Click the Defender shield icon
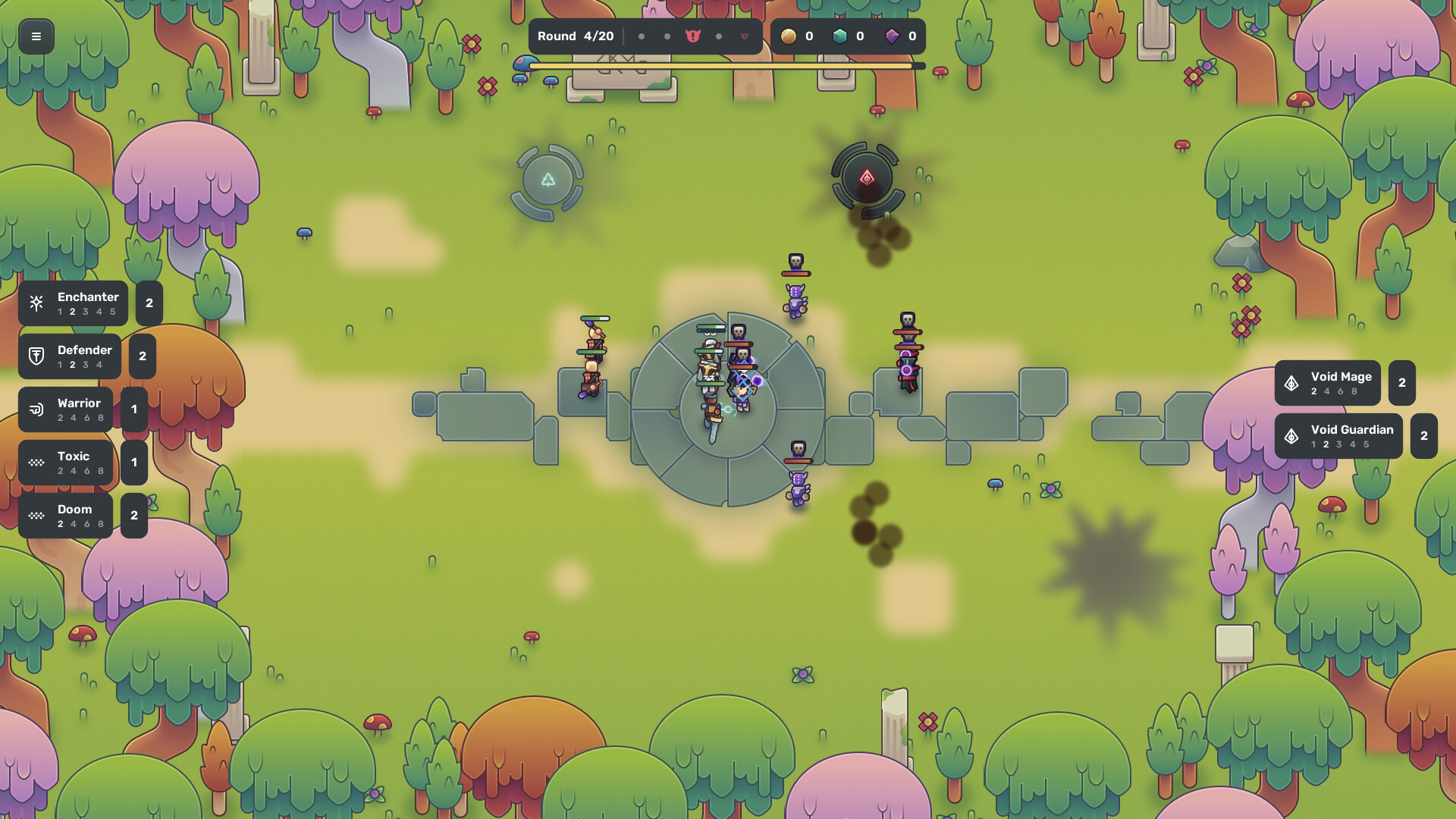Image resolution: width=1456 pixels, height=819 pixels. [x=37, y=356]
